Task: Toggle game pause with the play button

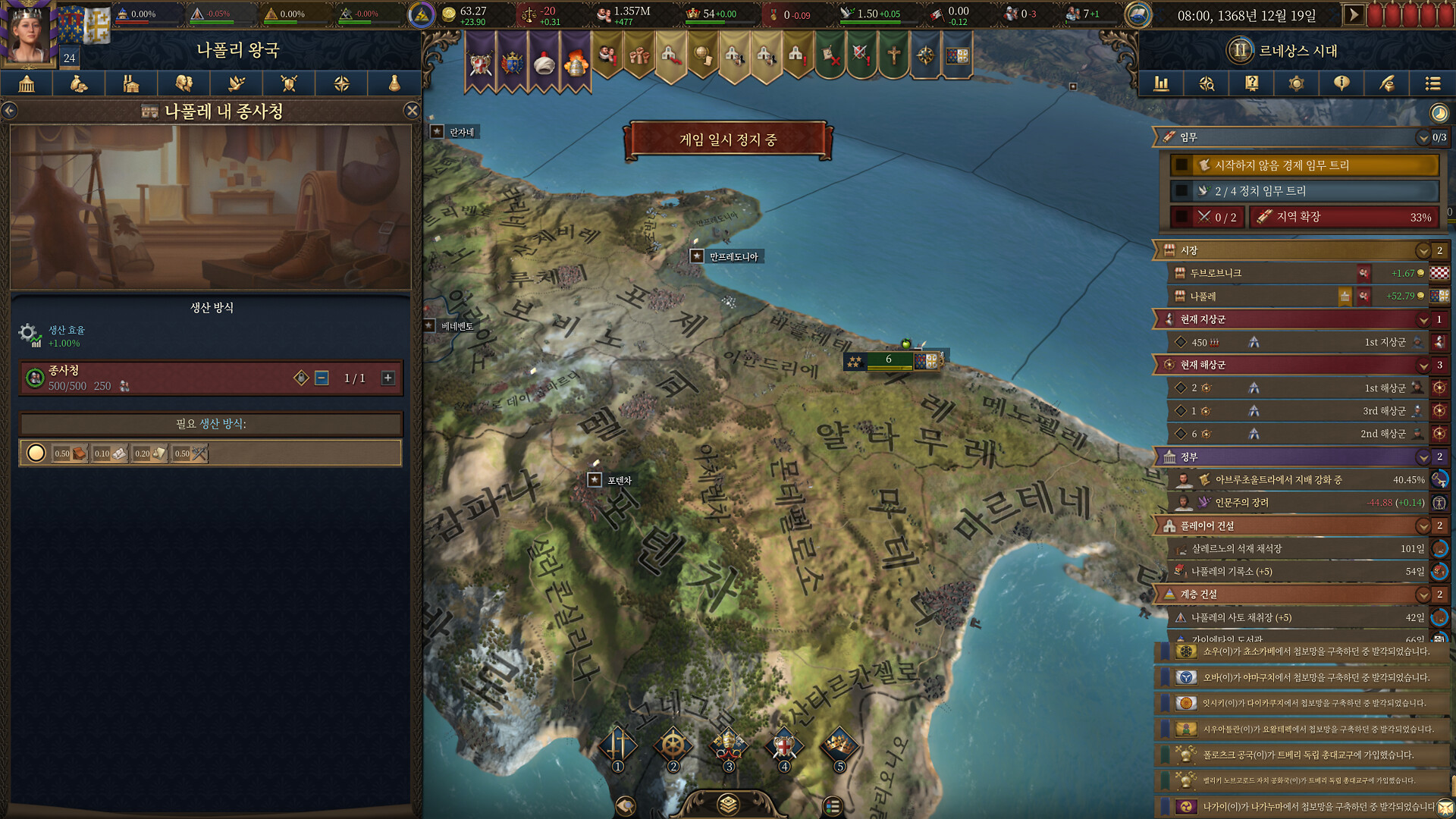Action: coord(1353,14)
